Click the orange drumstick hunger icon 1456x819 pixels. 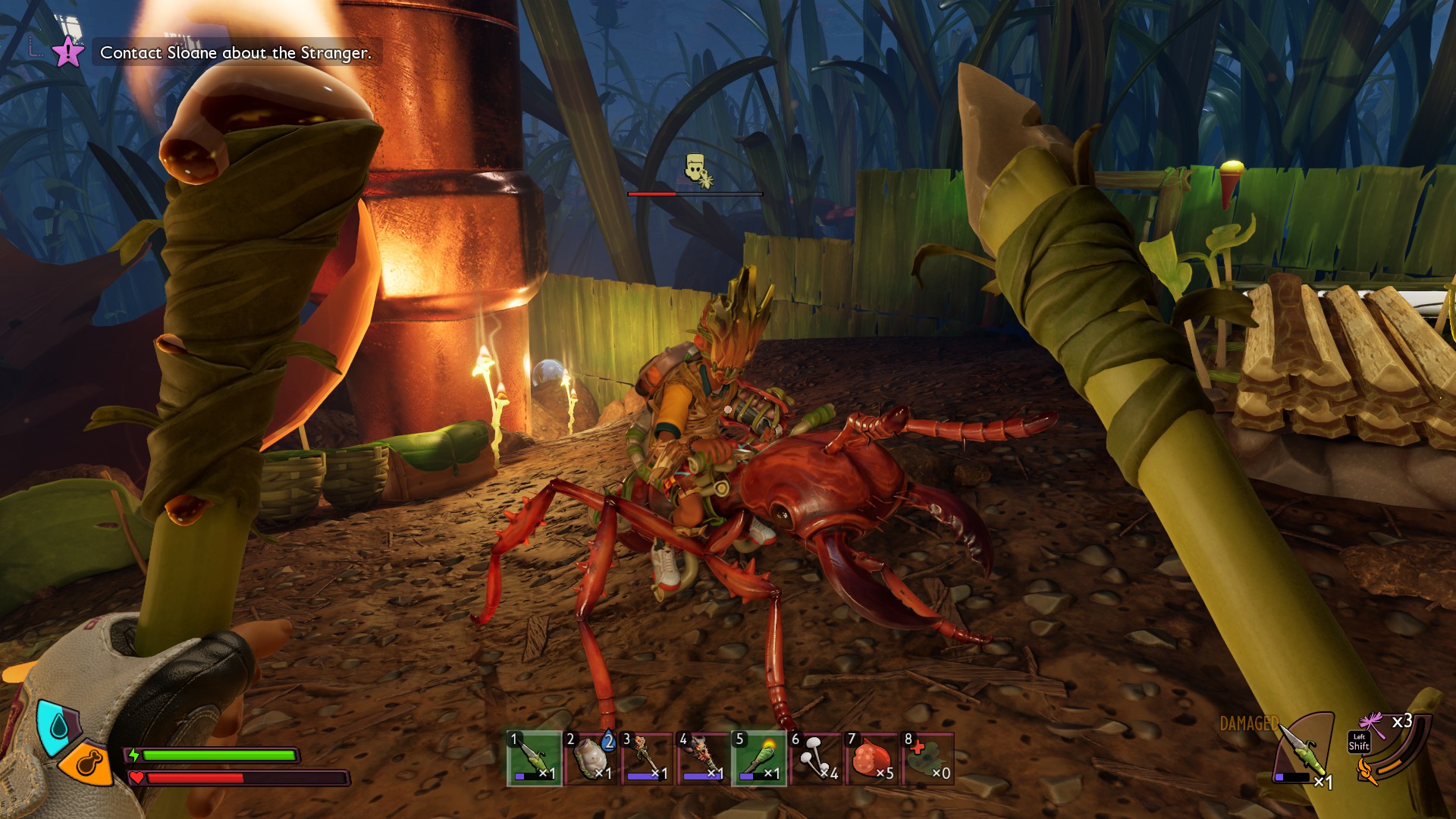85,764
